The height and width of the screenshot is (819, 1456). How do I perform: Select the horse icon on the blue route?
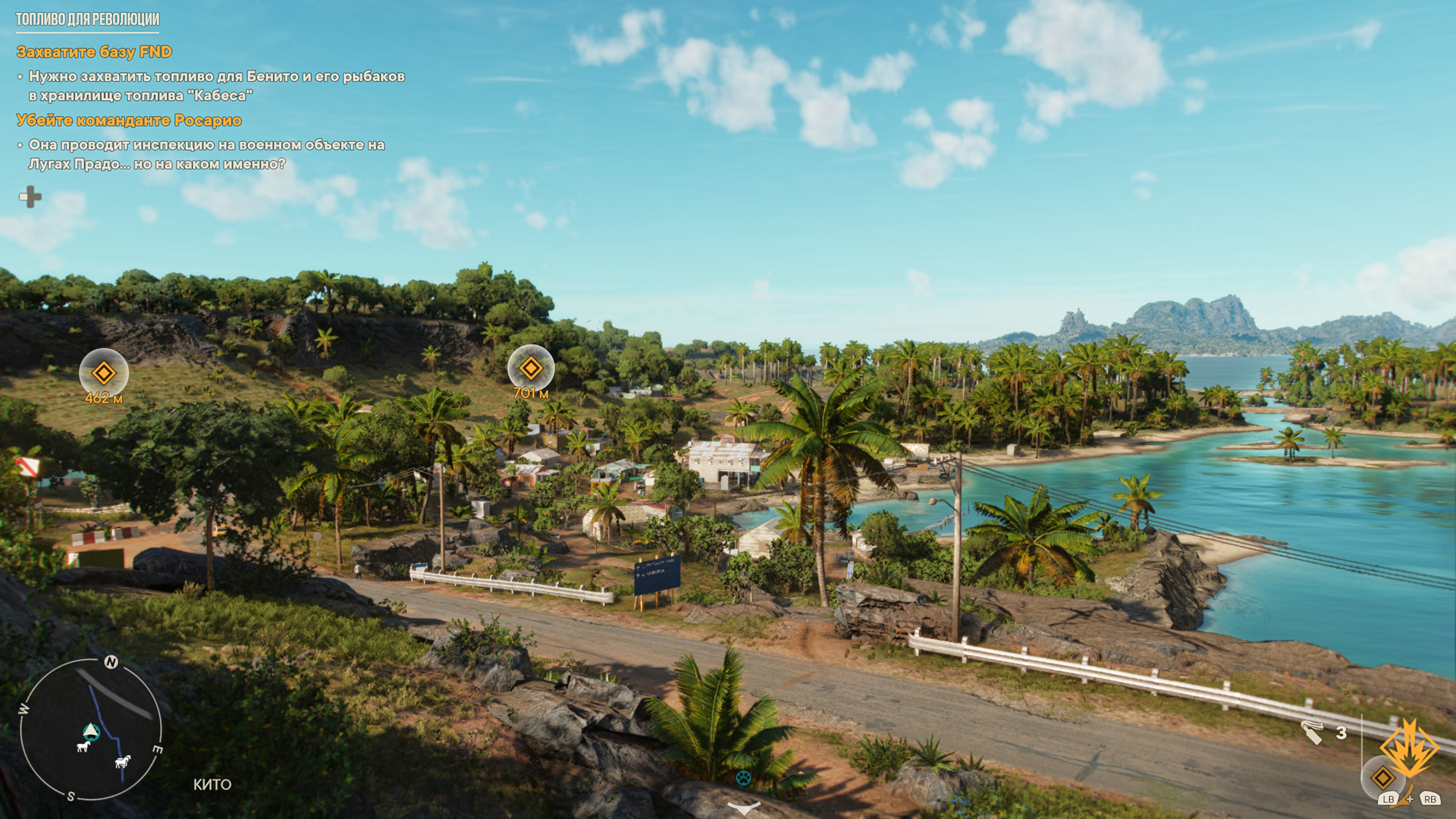pos(123,761)
